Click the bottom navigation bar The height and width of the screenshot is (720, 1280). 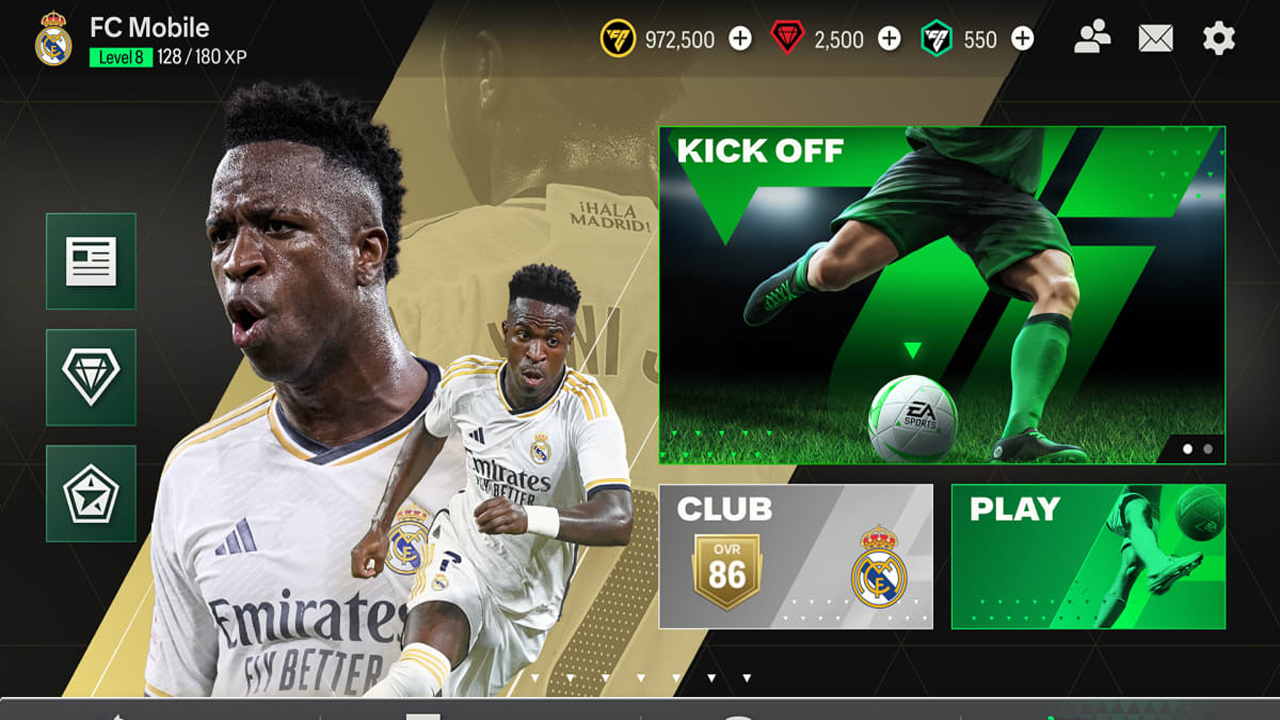pyautogui.click(x=640, y=714)
